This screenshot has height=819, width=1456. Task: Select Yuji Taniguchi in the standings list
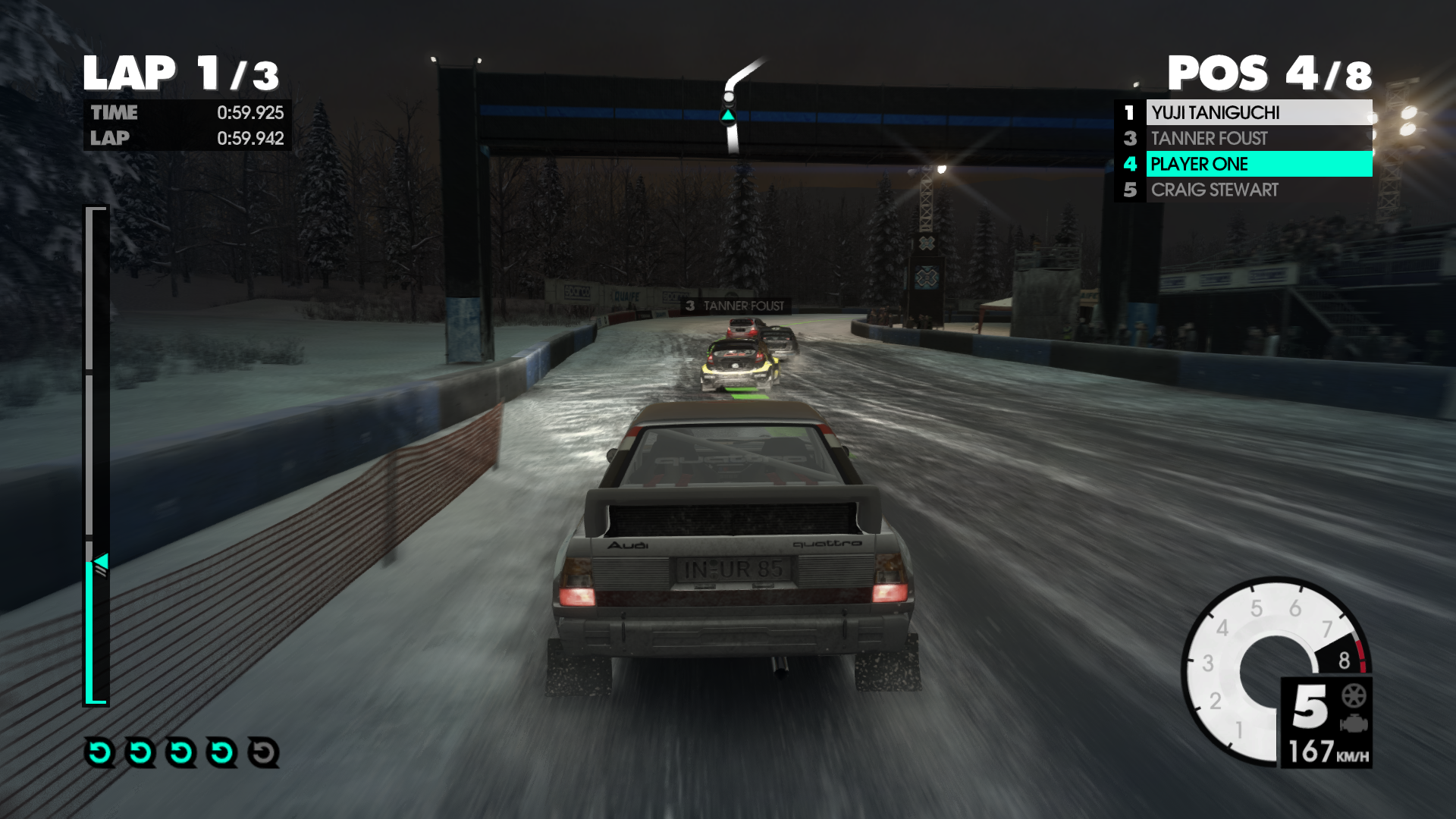click(x=1244, y=112)
